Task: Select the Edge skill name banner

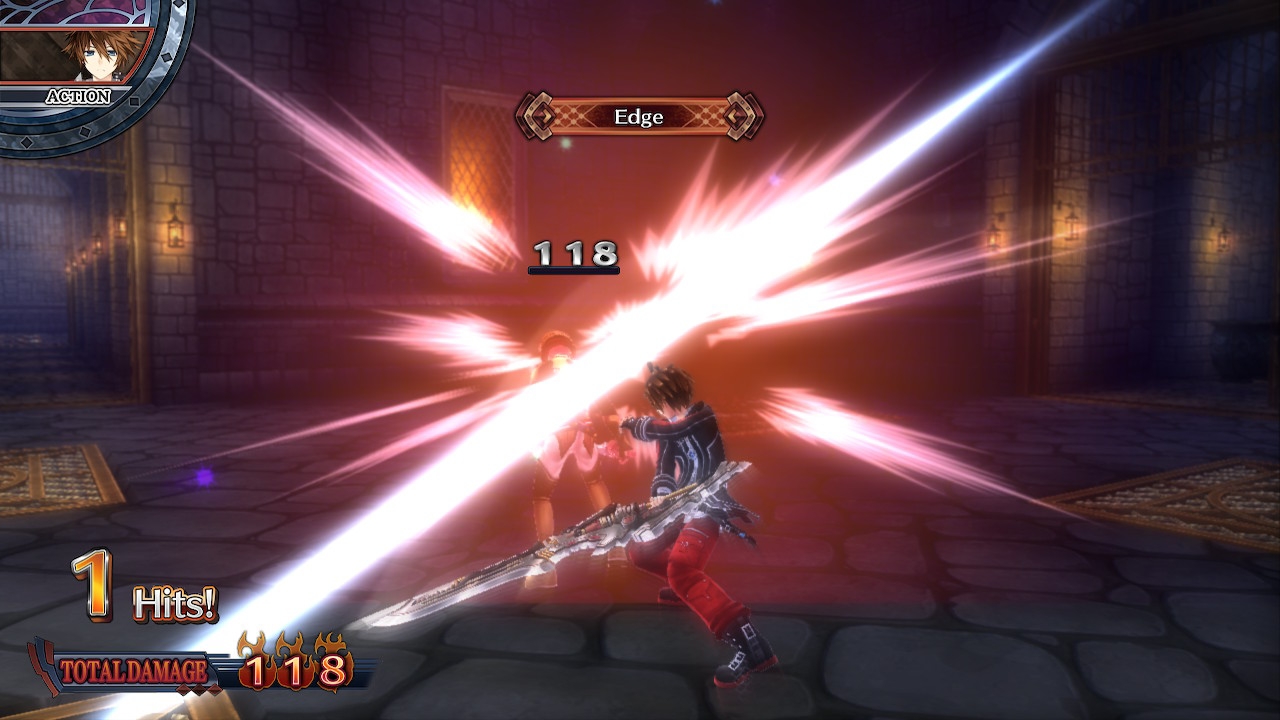Action: 639,117
